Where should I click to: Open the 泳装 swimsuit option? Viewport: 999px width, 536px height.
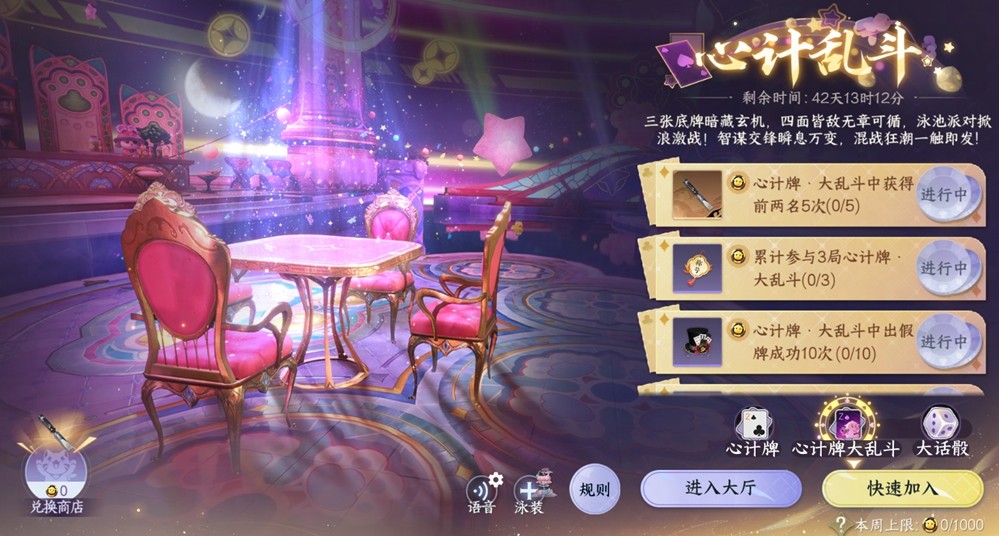530,489
